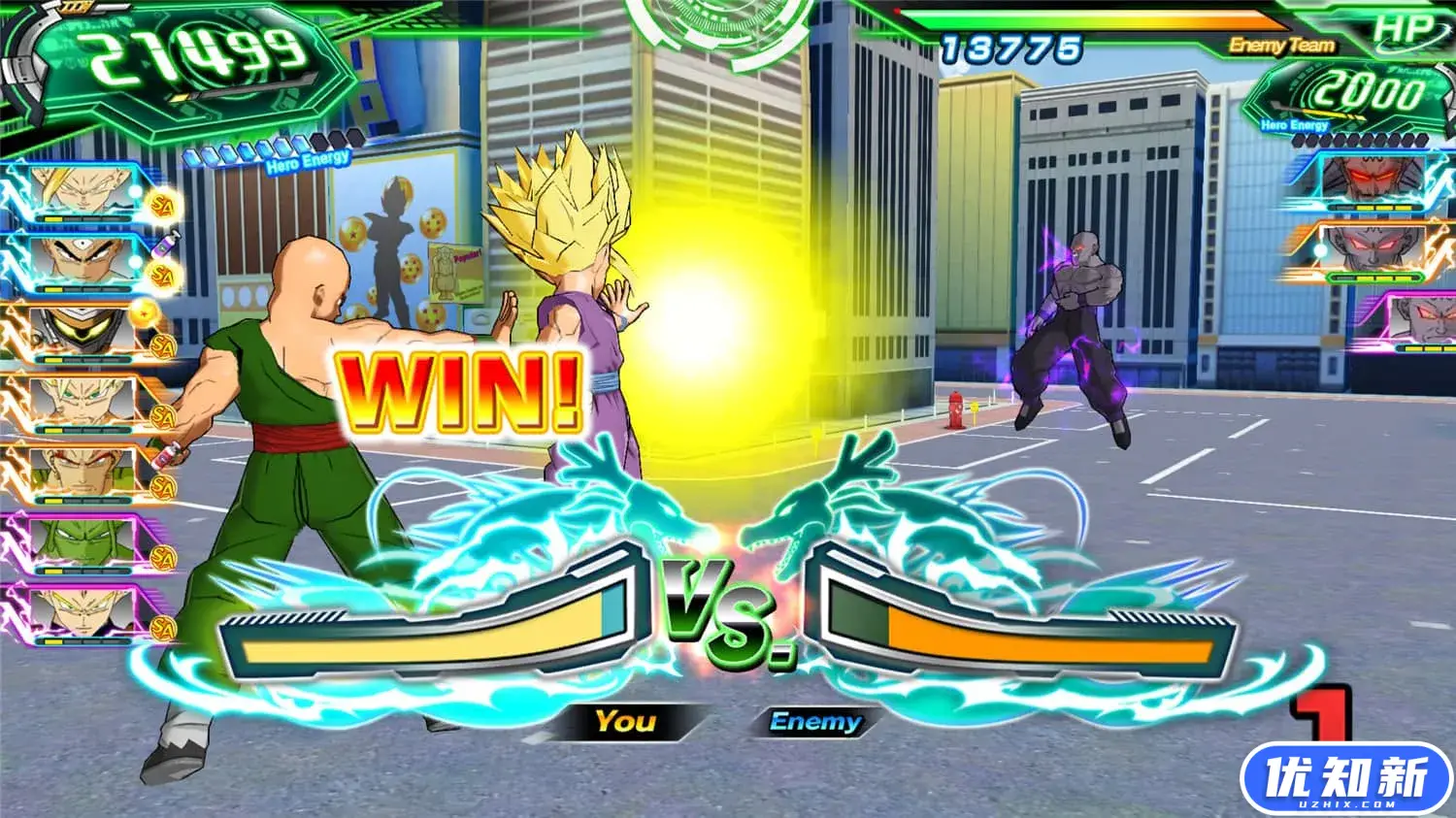The width and height of the screenshot is (1456, 818).
Task: Select the bottom Super Saiyan Trunks card
Action: pyautogui.click(x=80, y=613)
